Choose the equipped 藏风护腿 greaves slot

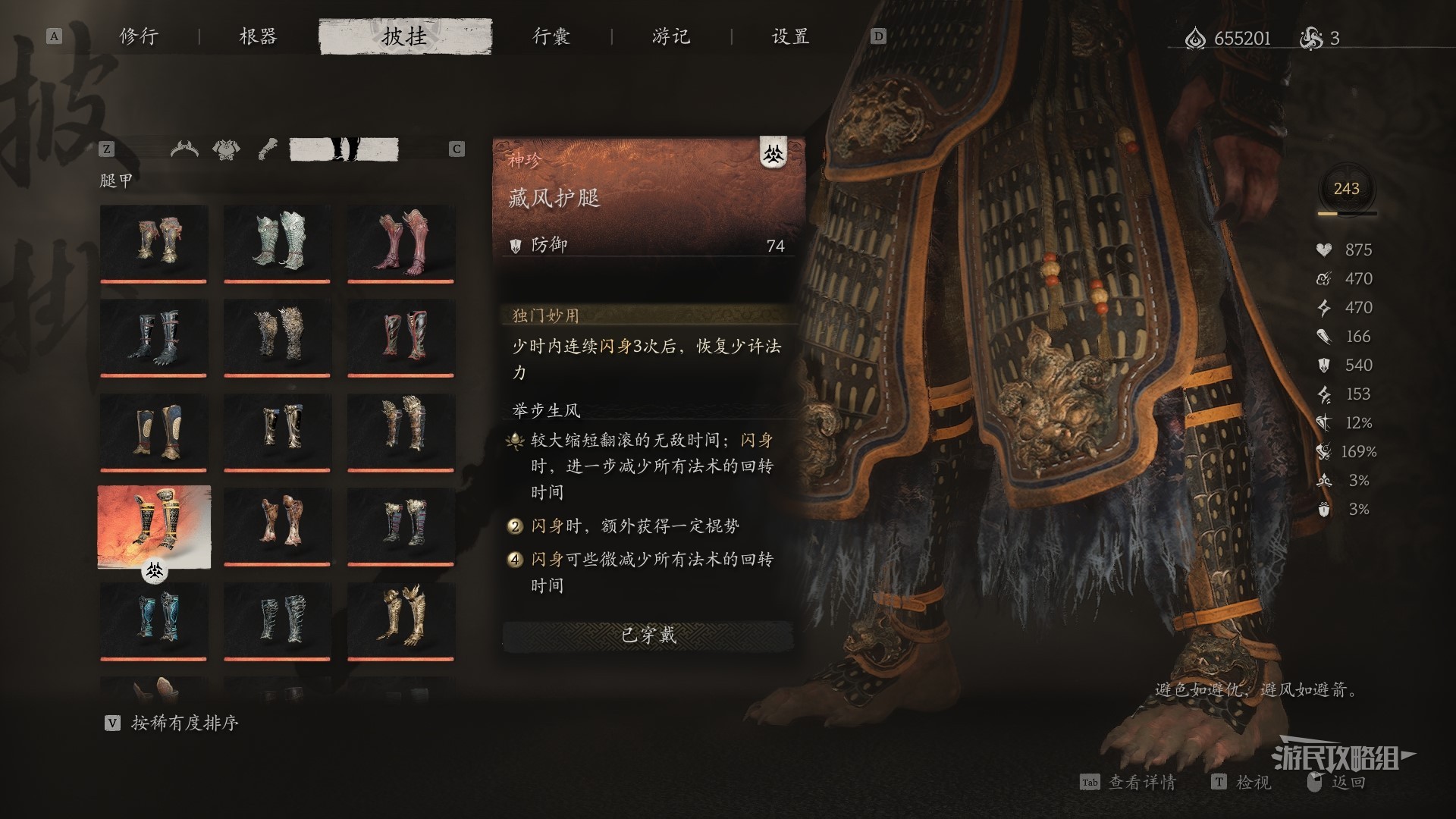pyautogui.click(x=154, y=526)
